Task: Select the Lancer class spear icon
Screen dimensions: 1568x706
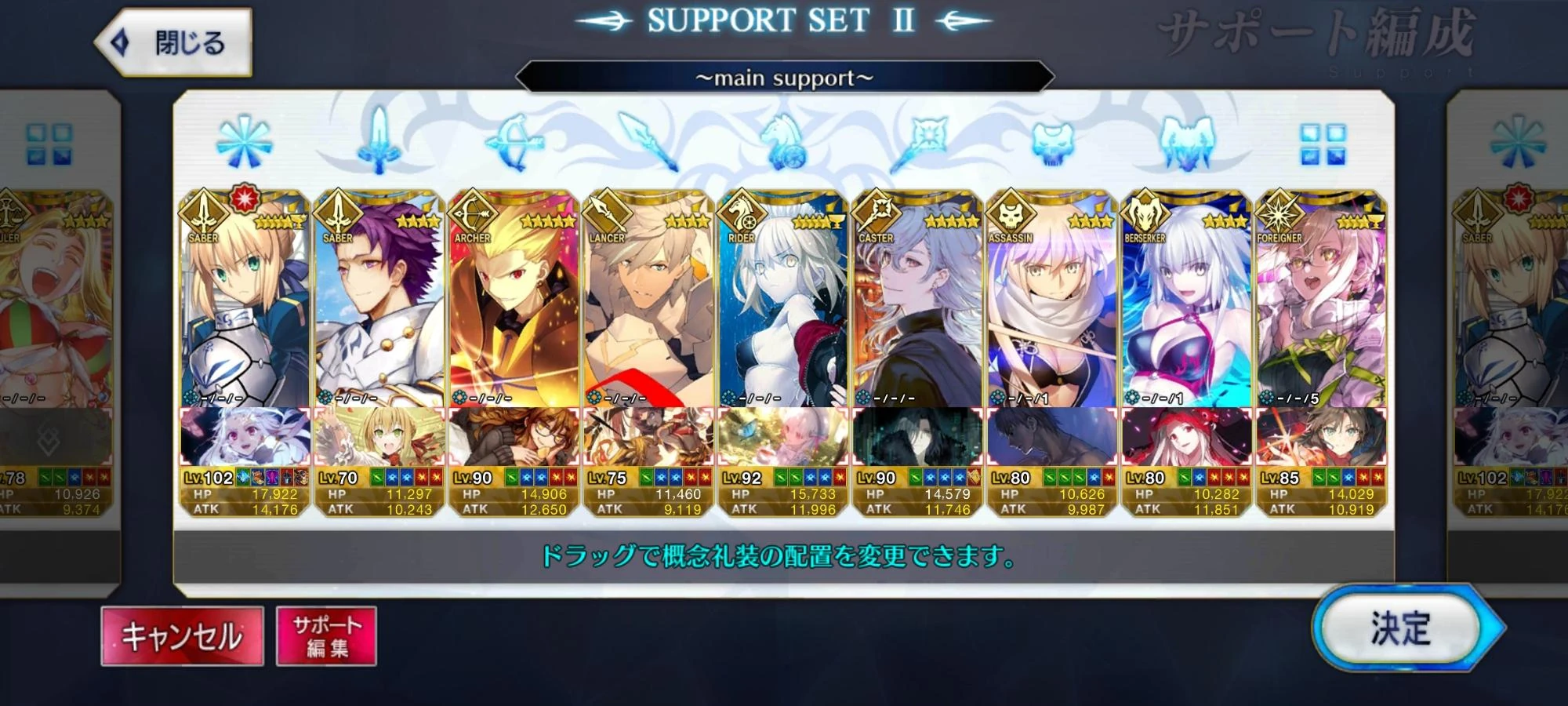Action: [x=647, y=143]
